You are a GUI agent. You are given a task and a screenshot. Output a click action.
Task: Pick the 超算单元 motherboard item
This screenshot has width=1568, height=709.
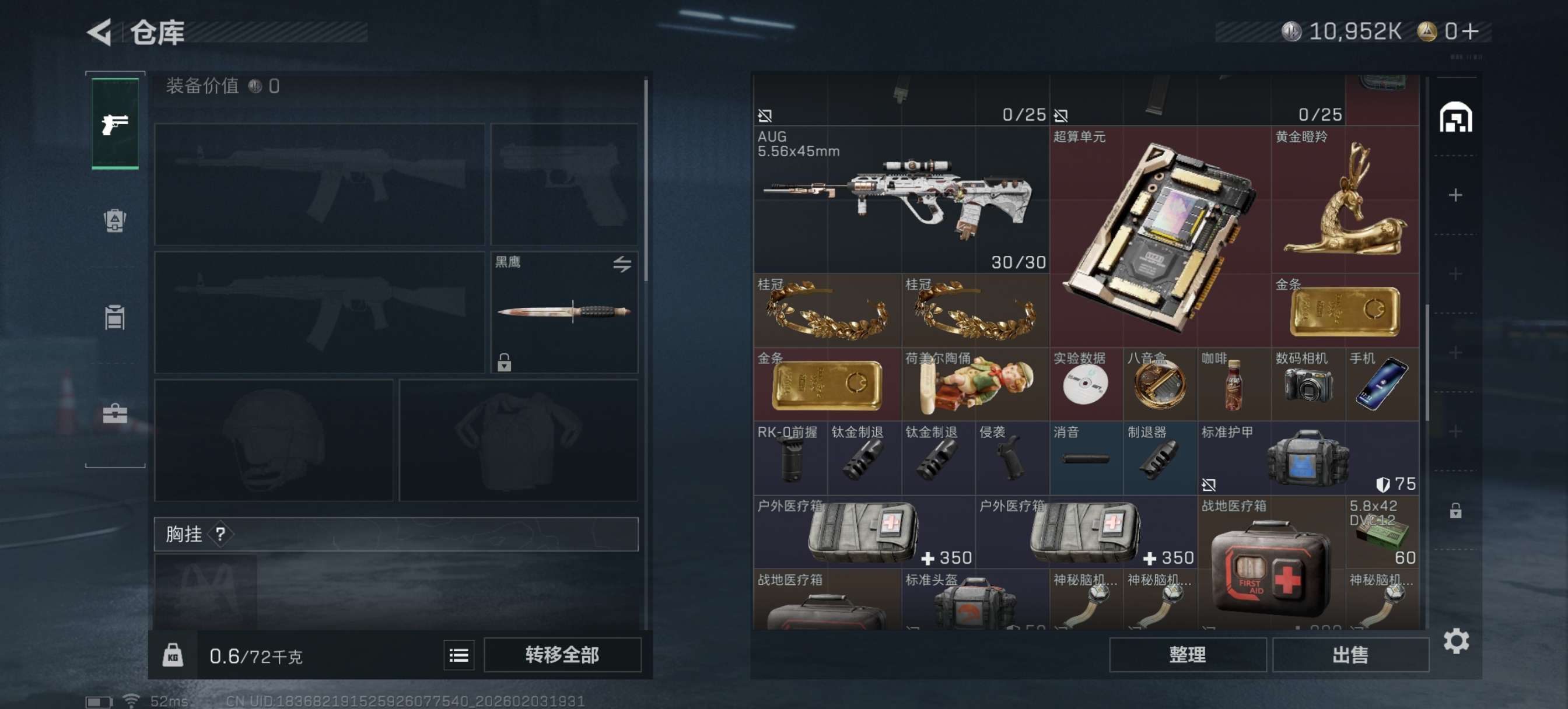coord(1160,237)
